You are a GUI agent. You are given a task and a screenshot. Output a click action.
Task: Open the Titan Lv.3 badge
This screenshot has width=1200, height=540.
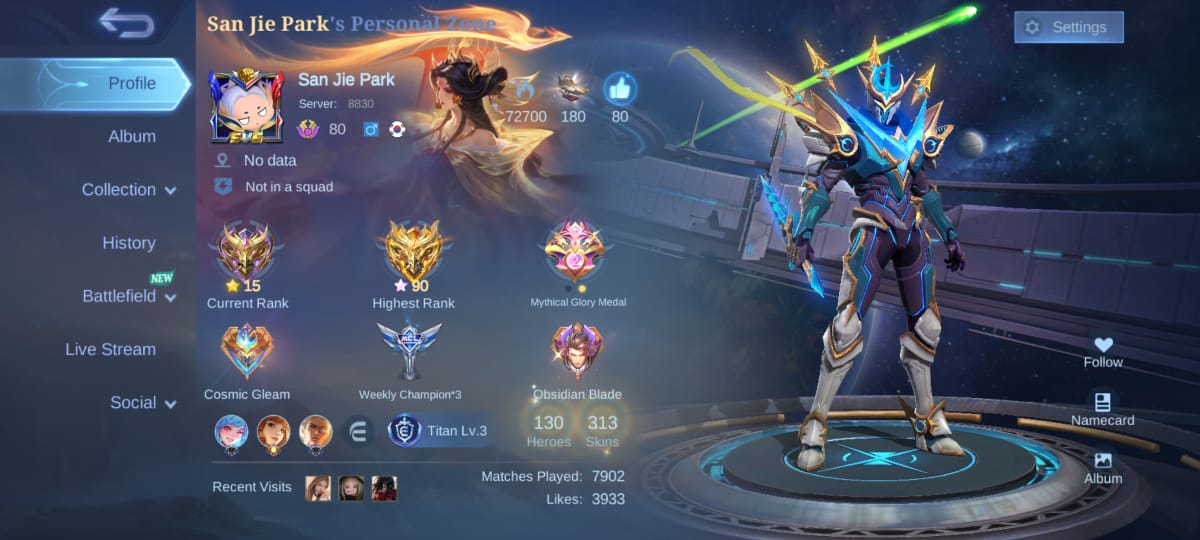(440, 431)
